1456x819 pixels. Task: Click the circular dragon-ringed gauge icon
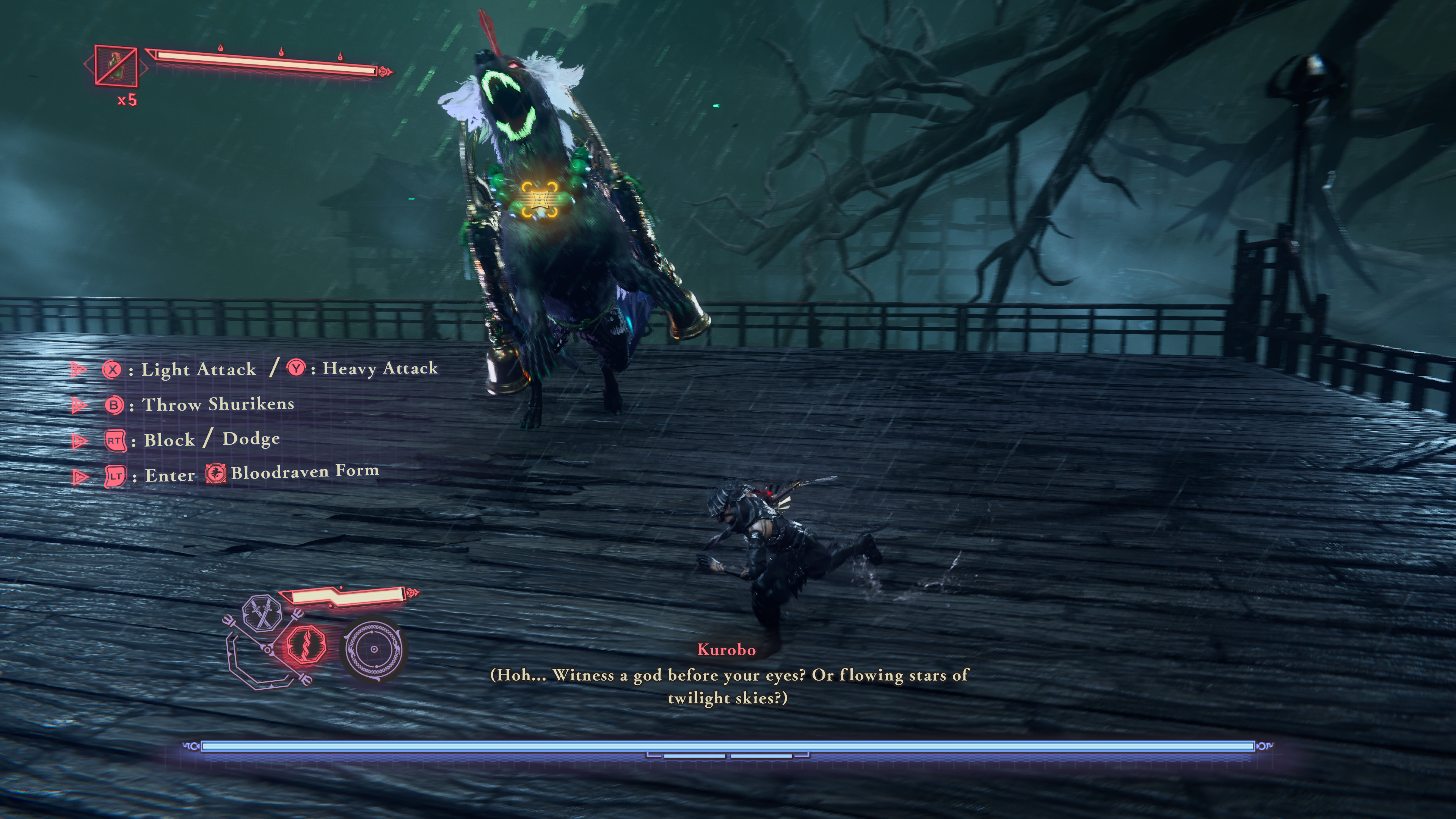pyautogui.click(x=373, y=650)
